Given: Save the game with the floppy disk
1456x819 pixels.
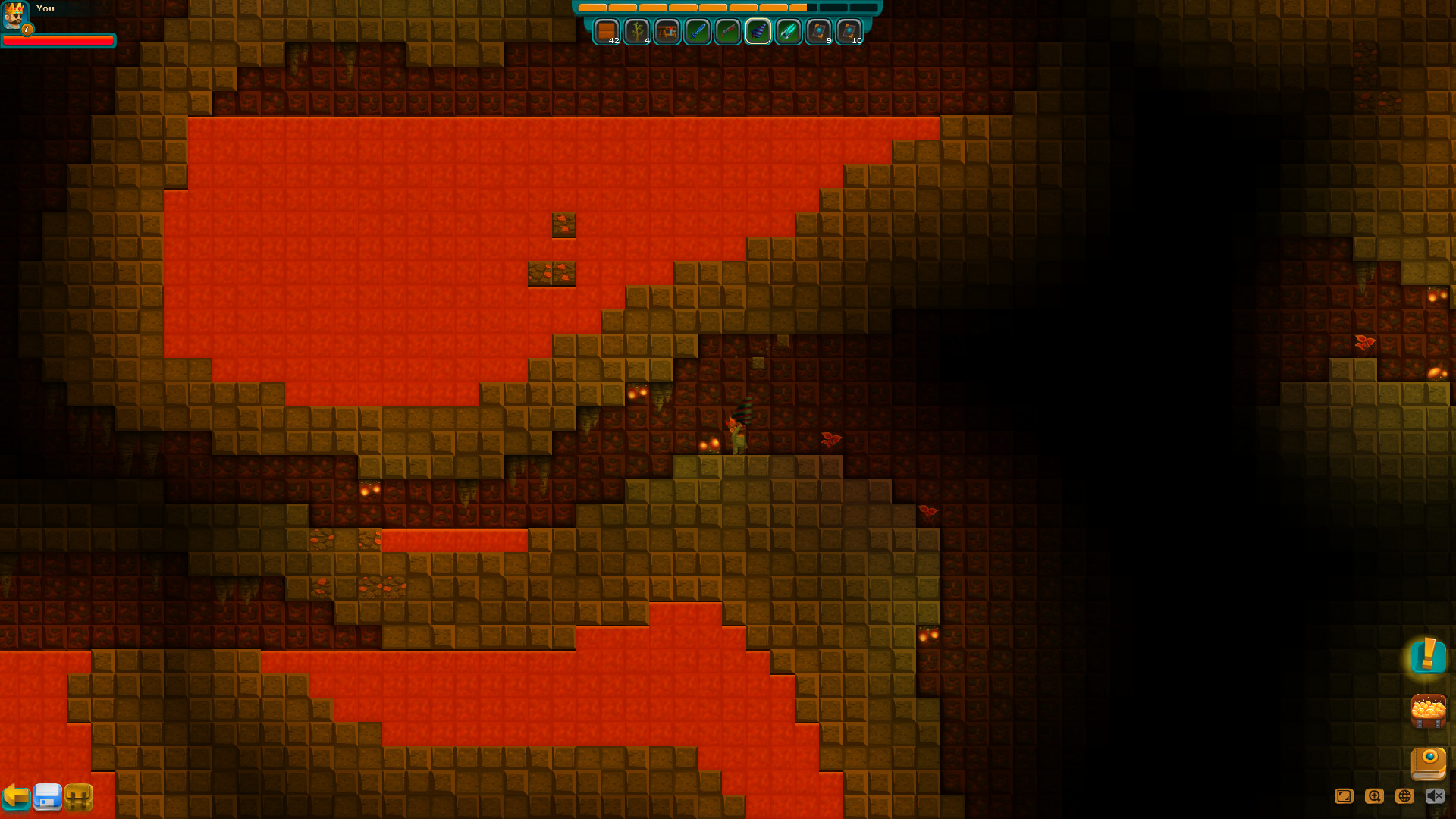Looking at the screenshot, I should point(49,797).
